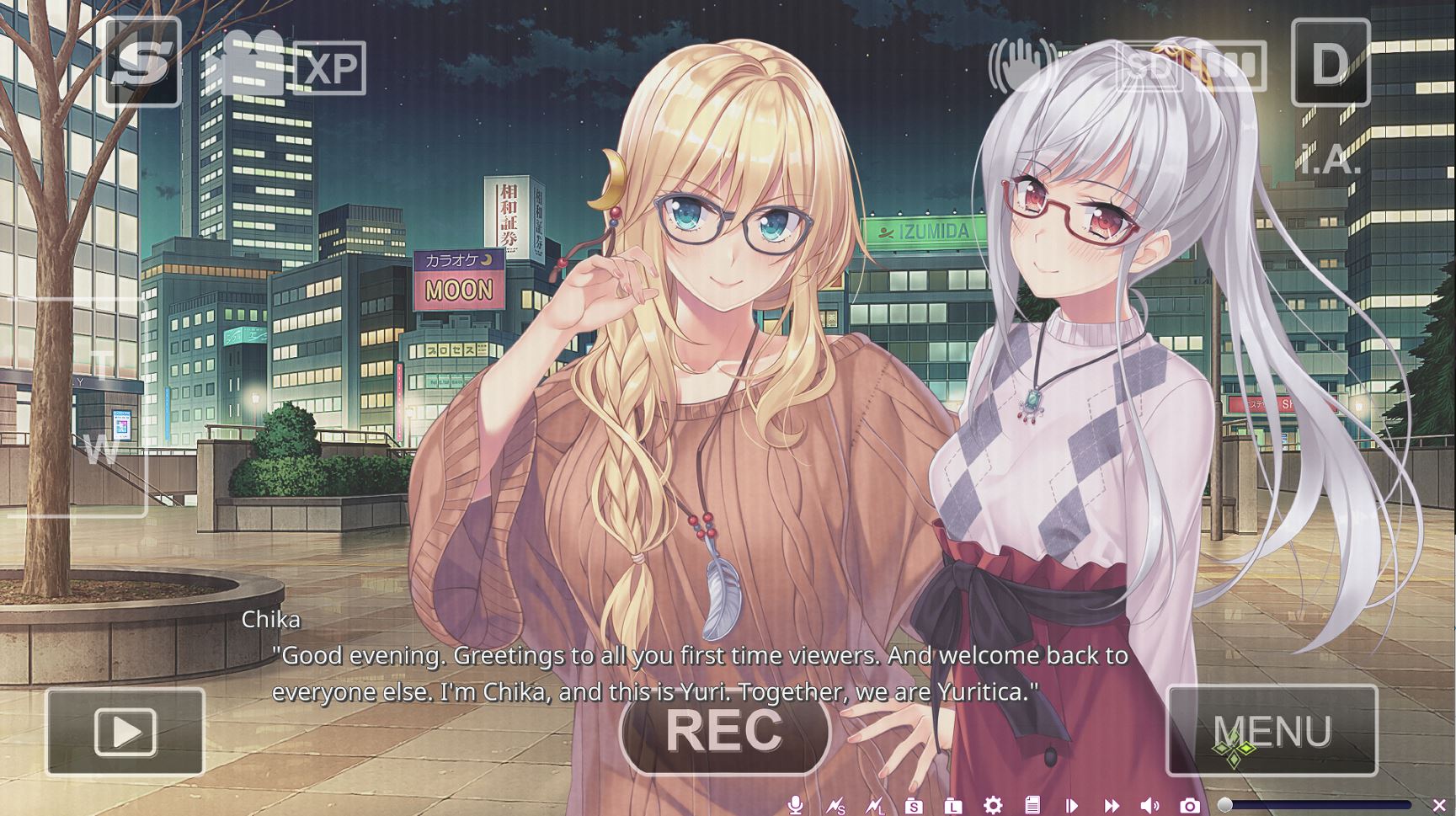This screenshot has height=816, width=1456.
Task: Quick save using the lightning S icon
Action: pyautogui.click(x=835, y=806)
